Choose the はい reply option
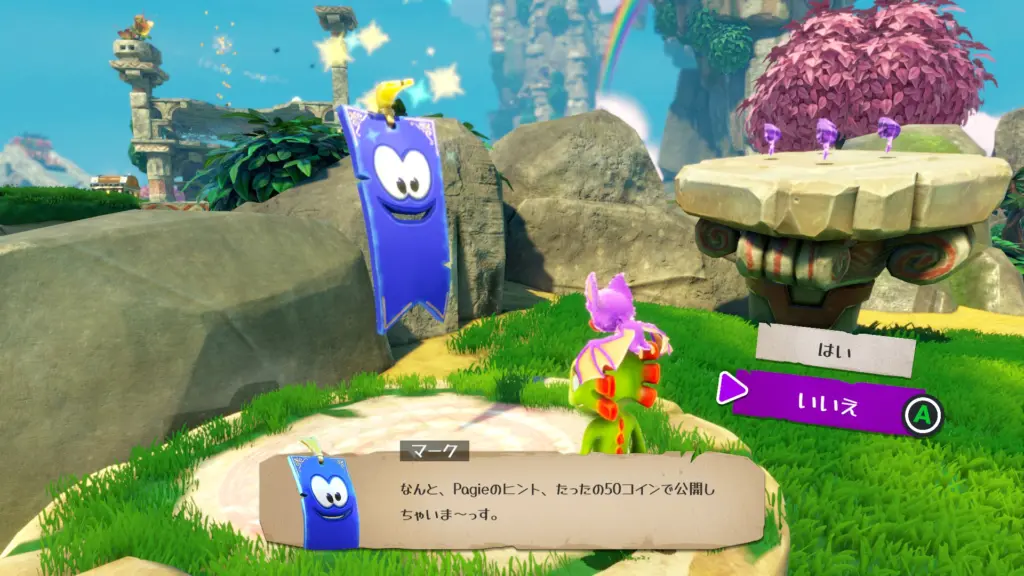Screen dimensions: 1024x576 (x=835, y=349)
